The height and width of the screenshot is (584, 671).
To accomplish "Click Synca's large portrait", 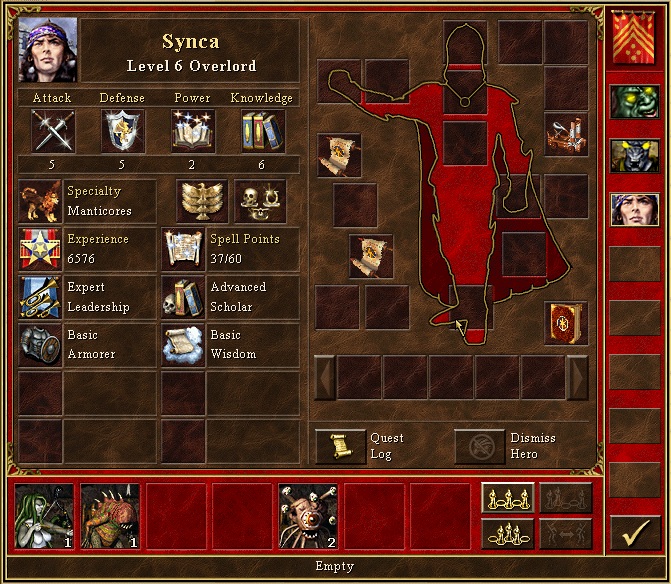I will click(47, 49).
